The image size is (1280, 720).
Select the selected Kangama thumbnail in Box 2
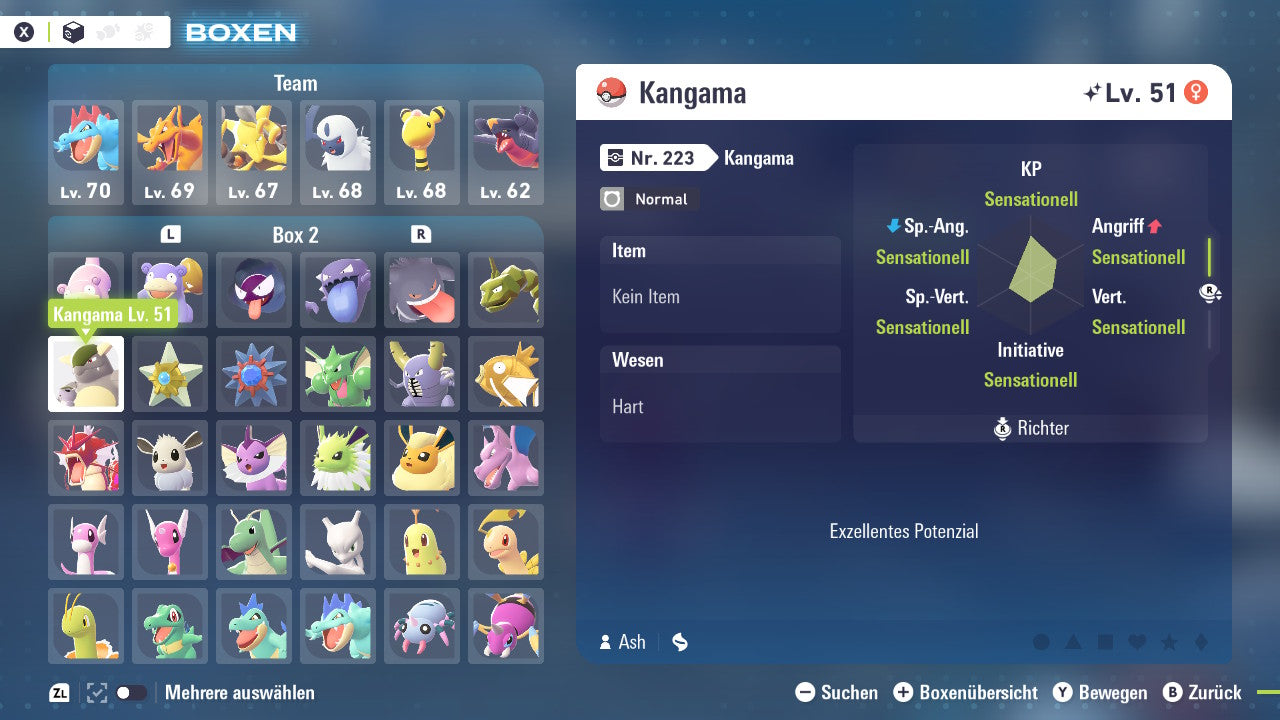[x=86, y=374]
